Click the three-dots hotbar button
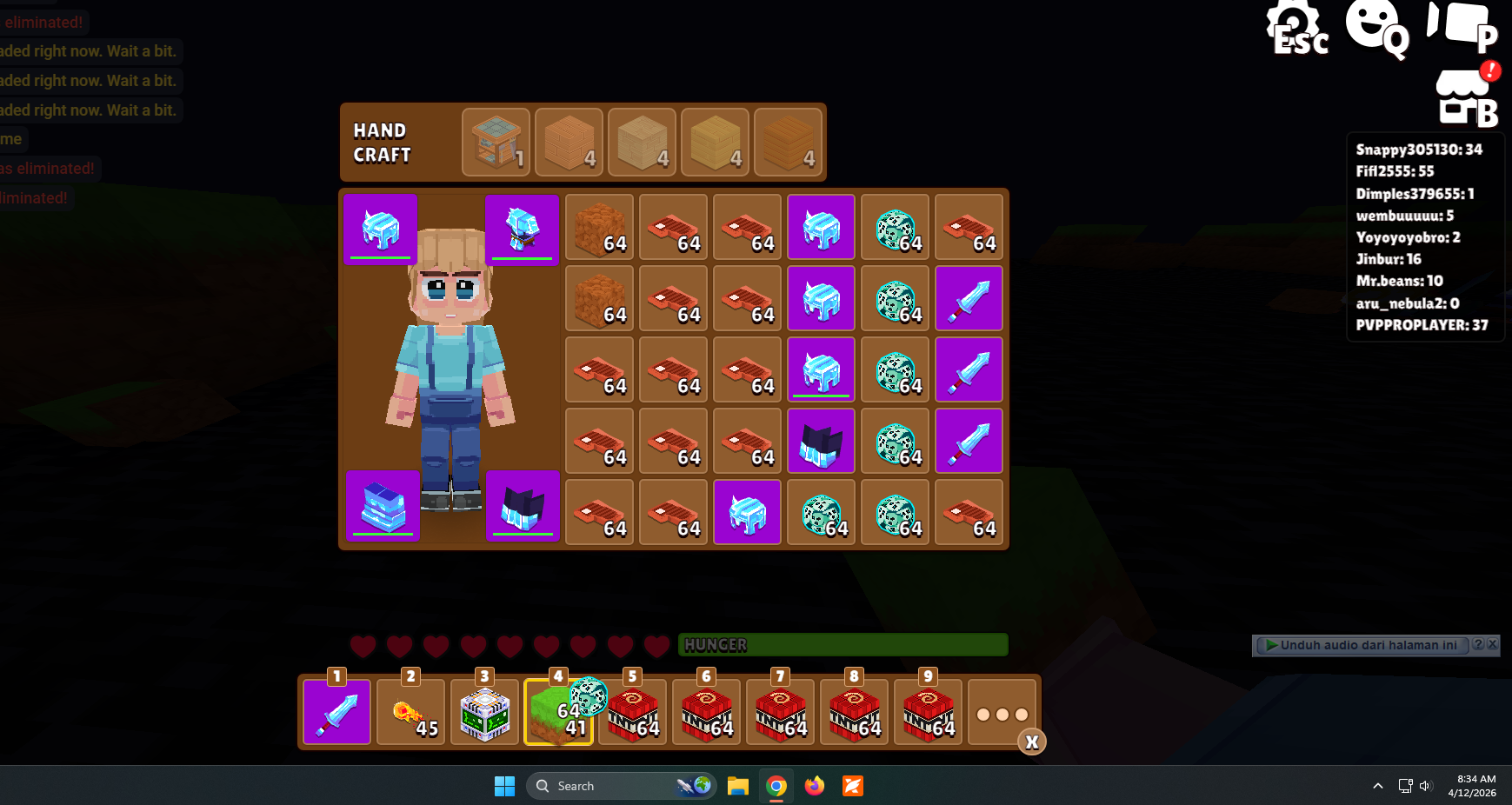The width and height of the screenshot is (1512, 805). pyautogui.click(x=1002, y=714)
